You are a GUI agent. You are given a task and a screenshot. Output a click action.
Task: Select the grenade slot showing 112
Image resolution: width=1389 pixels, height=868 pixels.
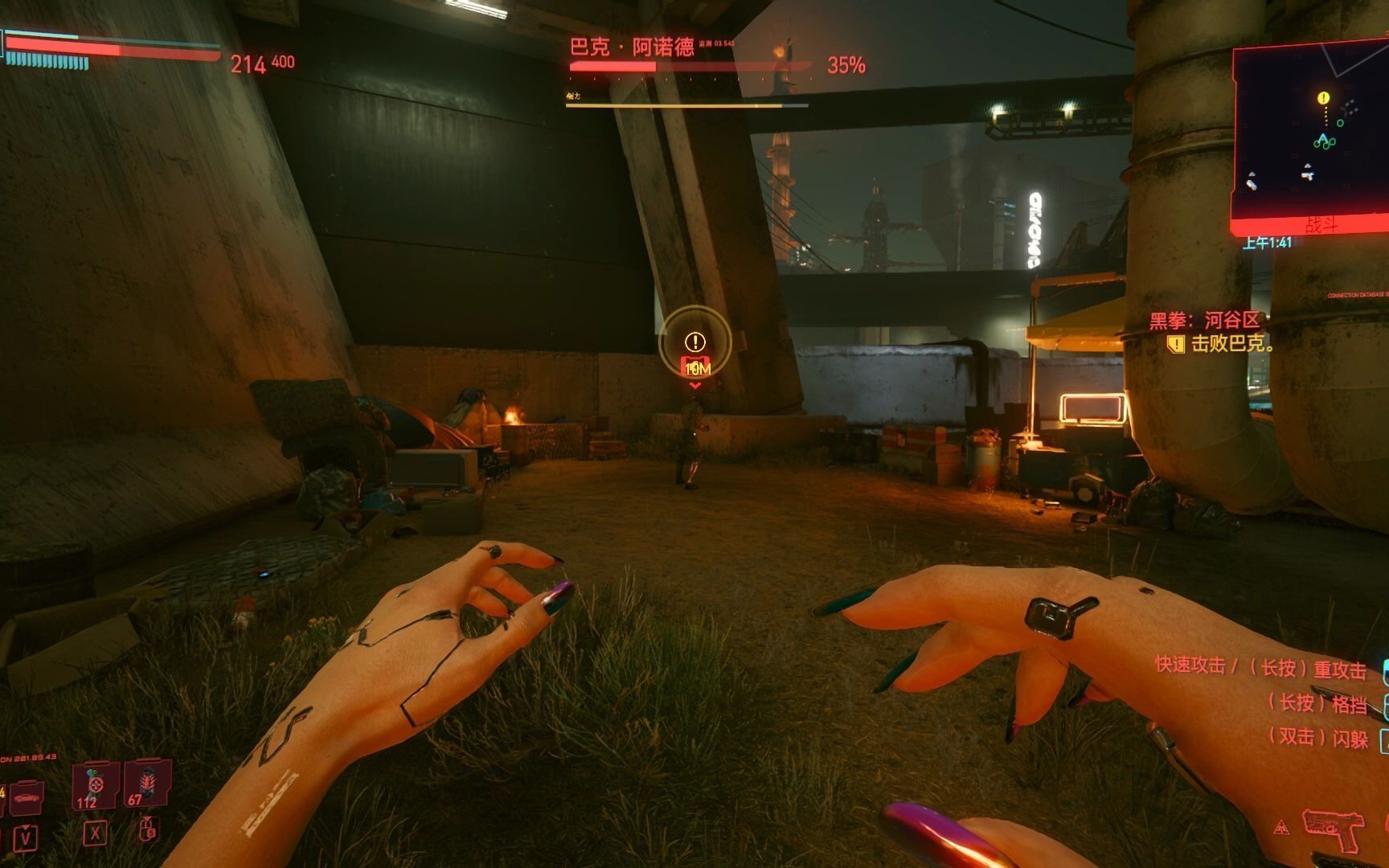click(x=95, y=784)
